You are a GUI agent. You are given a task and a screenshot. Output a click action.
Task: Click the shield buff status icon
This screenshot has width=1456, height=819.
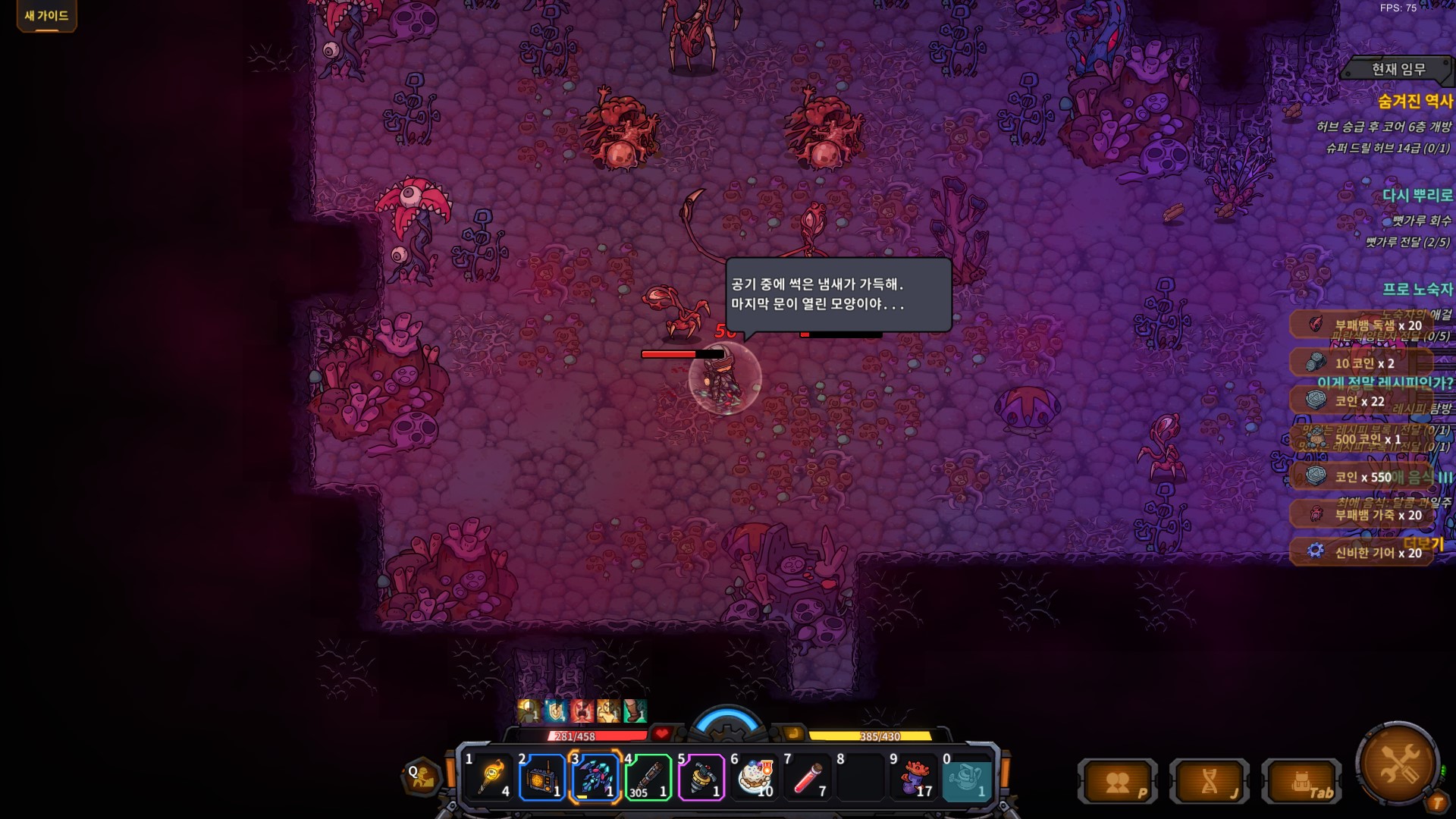pos(556,711)
